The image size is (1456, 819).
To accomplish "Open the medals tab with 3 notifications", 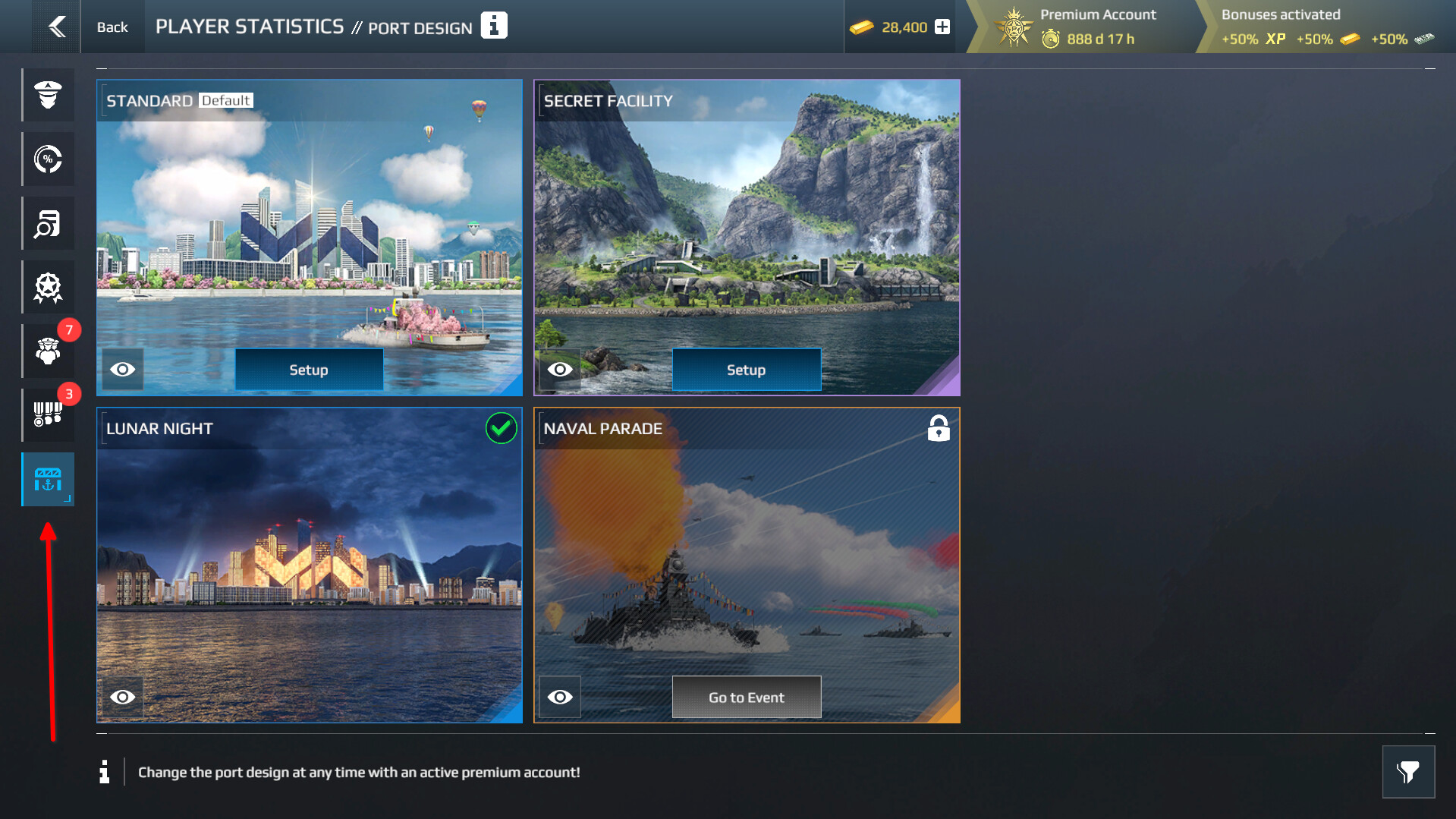I will 48,415.
